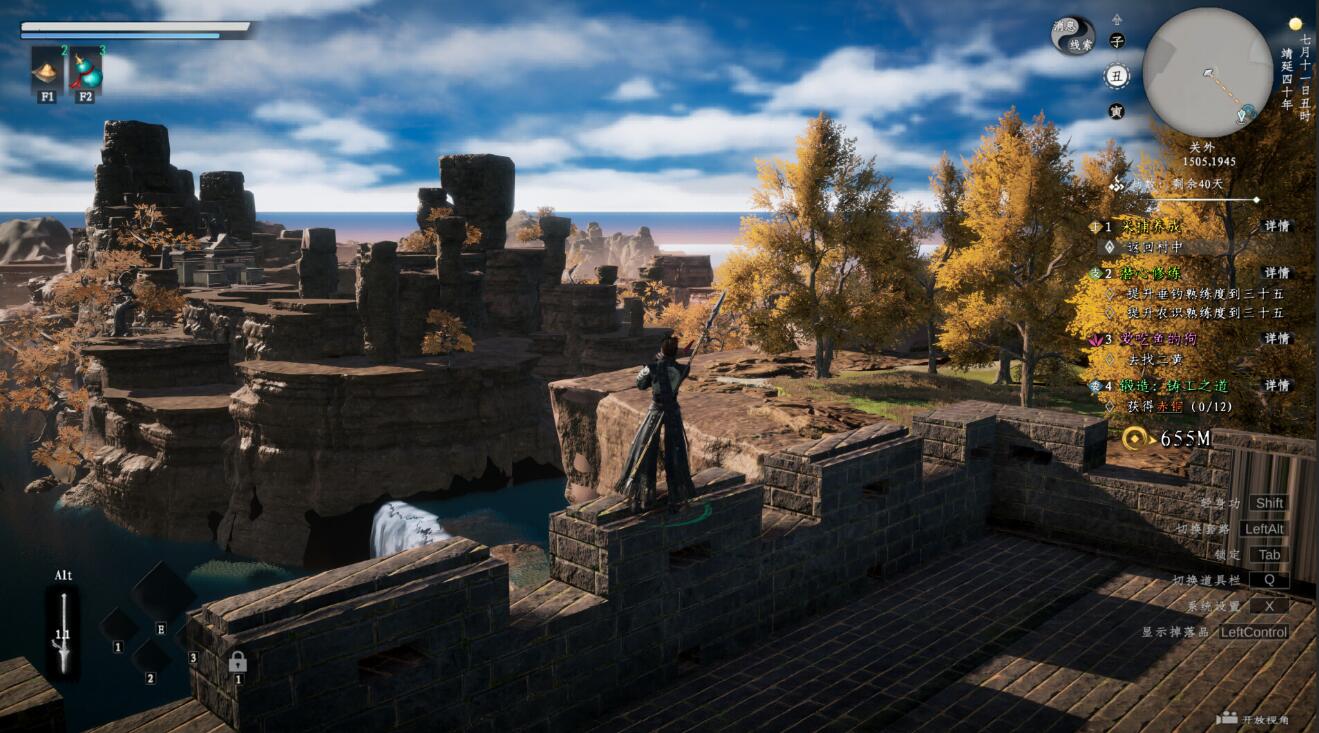Open 详情 for quest 4 锻造：铸工之道

click(1276, 385)
